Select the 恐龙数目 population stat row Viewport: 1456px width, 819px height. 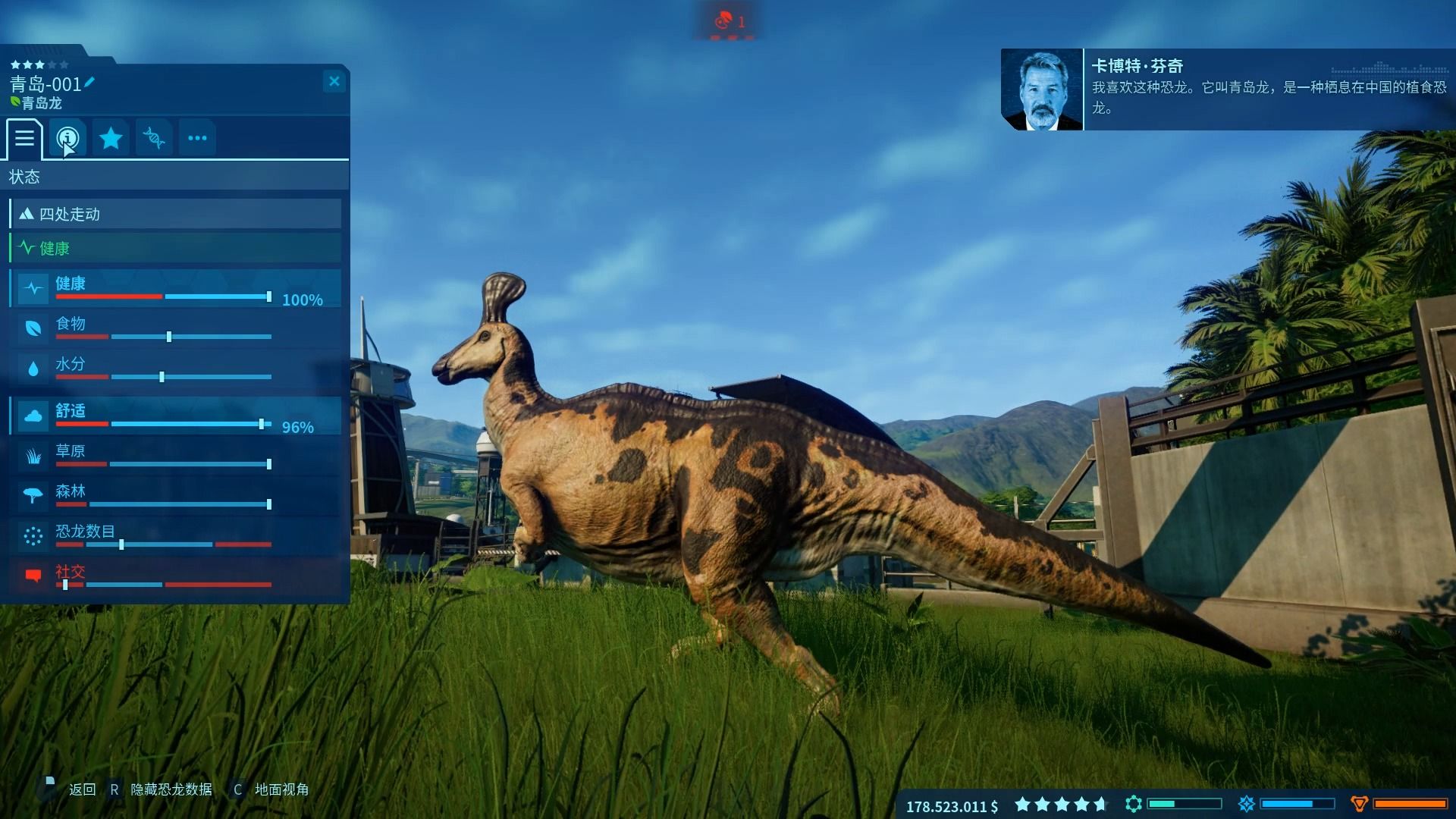coord(175,536)
